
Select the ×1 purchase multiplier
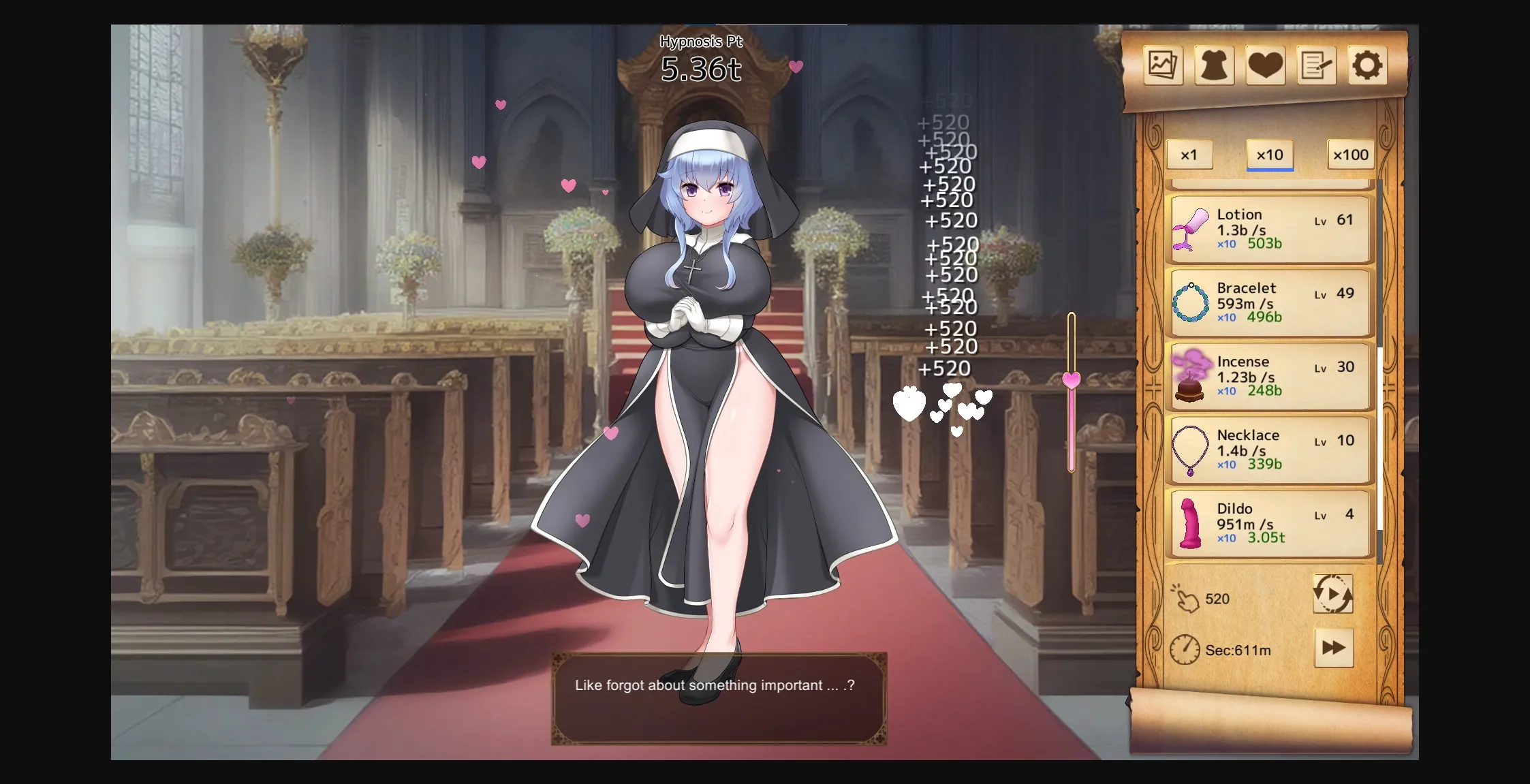(x=1189, y=155)
